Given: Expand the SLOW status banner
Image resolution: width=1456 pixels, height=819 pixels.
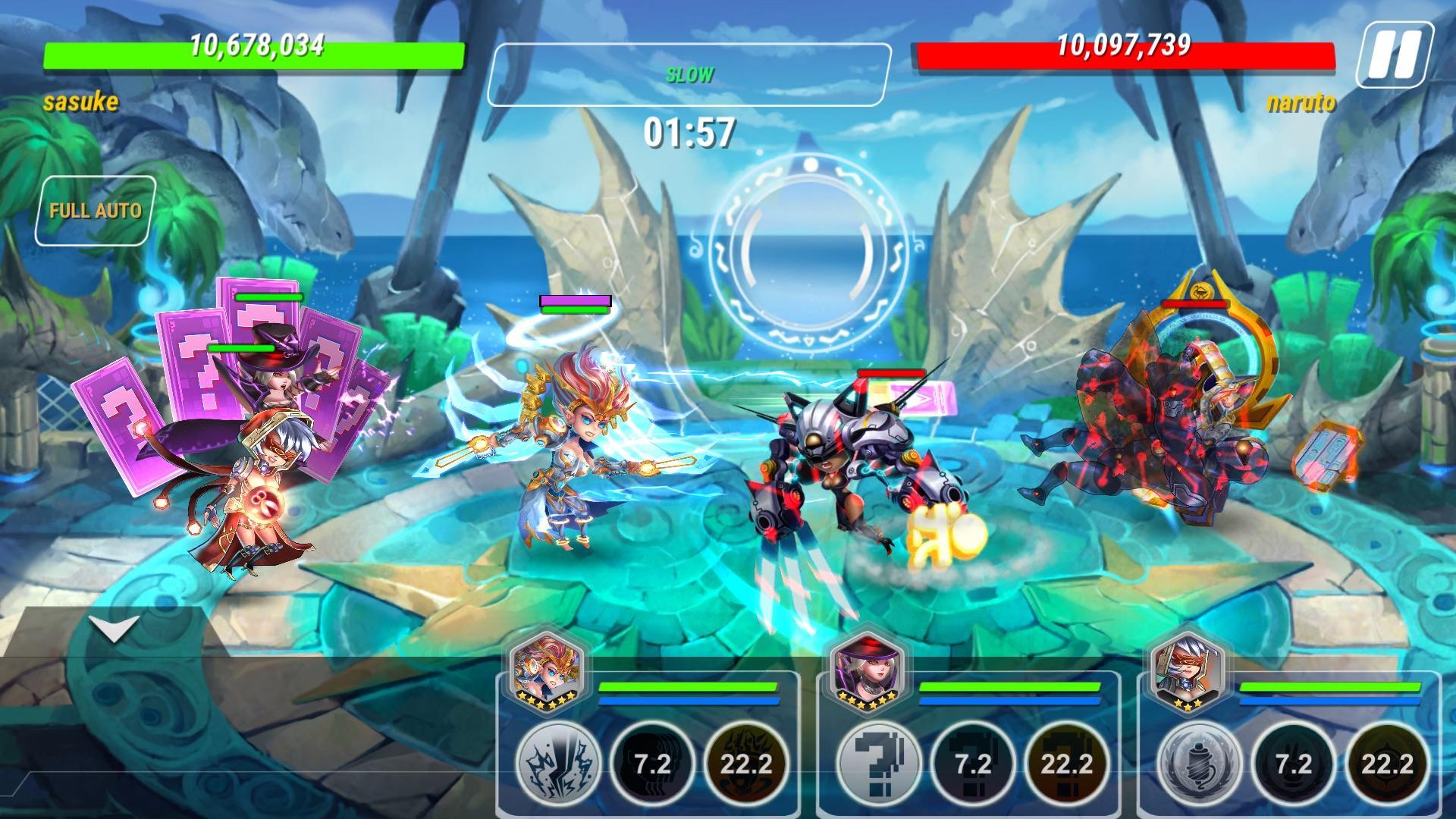Looking at the screenshot, I should pyautogui.click(x=689, y=74).
